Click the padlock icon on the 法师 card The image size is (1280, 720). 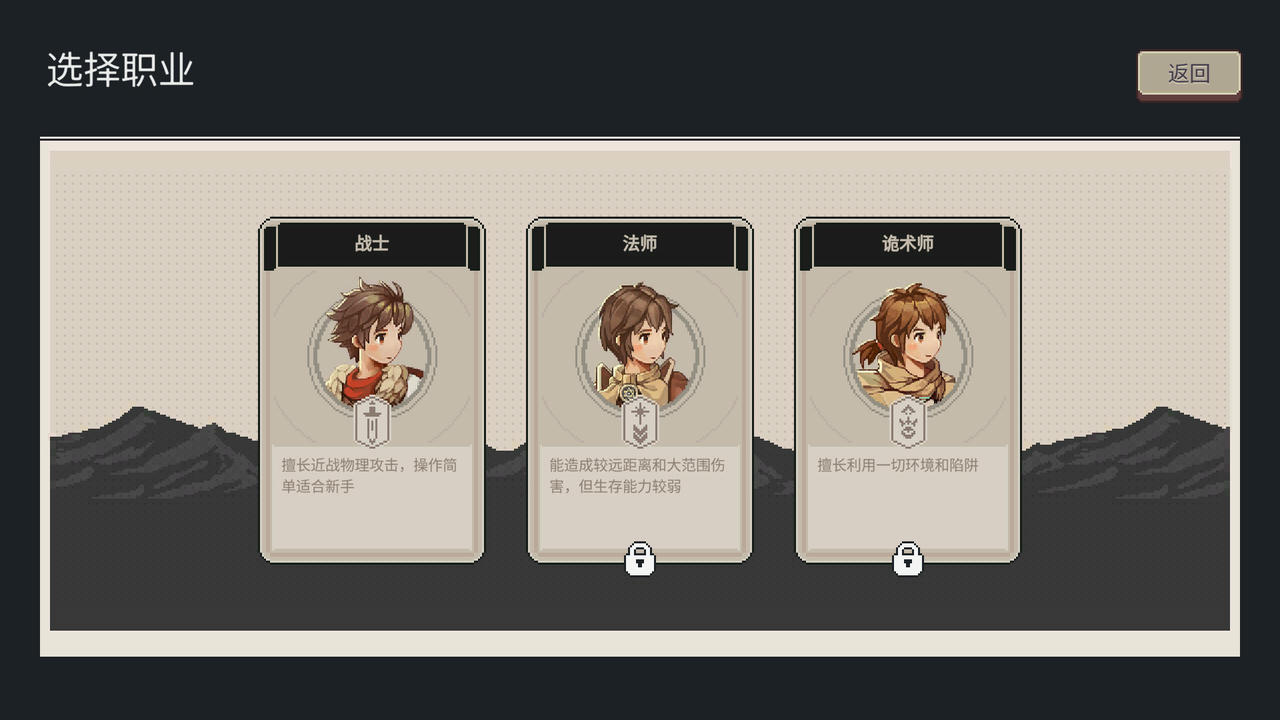641,559
